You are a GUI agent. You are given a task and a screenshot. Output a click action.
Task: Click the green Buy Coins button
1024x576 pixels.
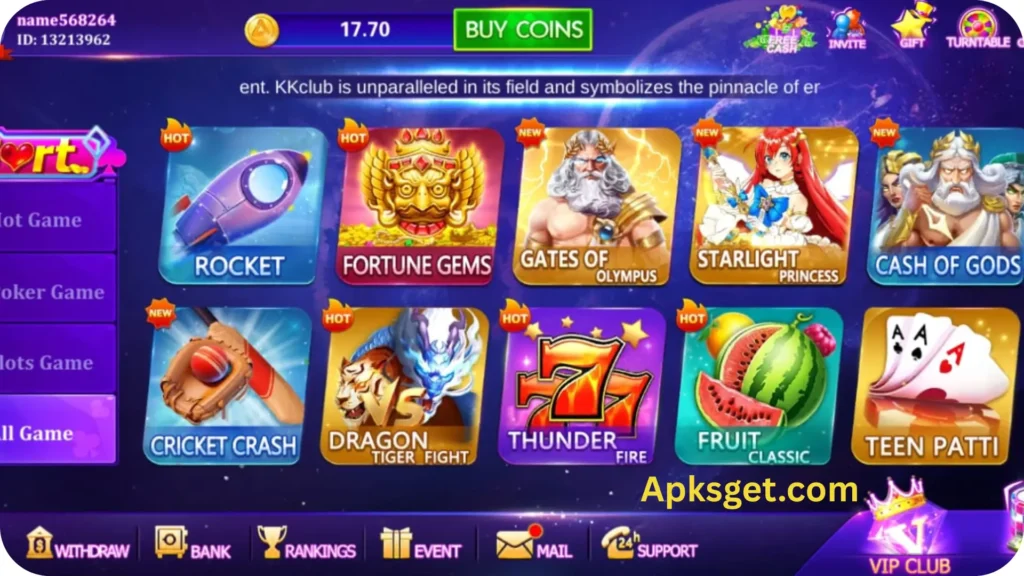(522, 30)
